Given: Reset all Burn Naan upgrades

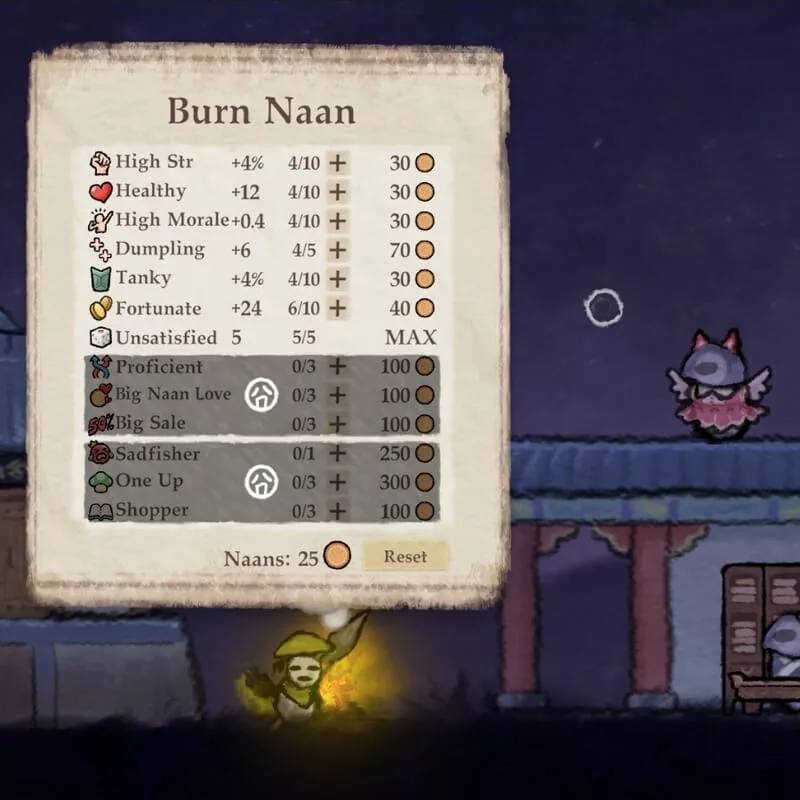Looking at the screenshot, I should click(405, 556).
